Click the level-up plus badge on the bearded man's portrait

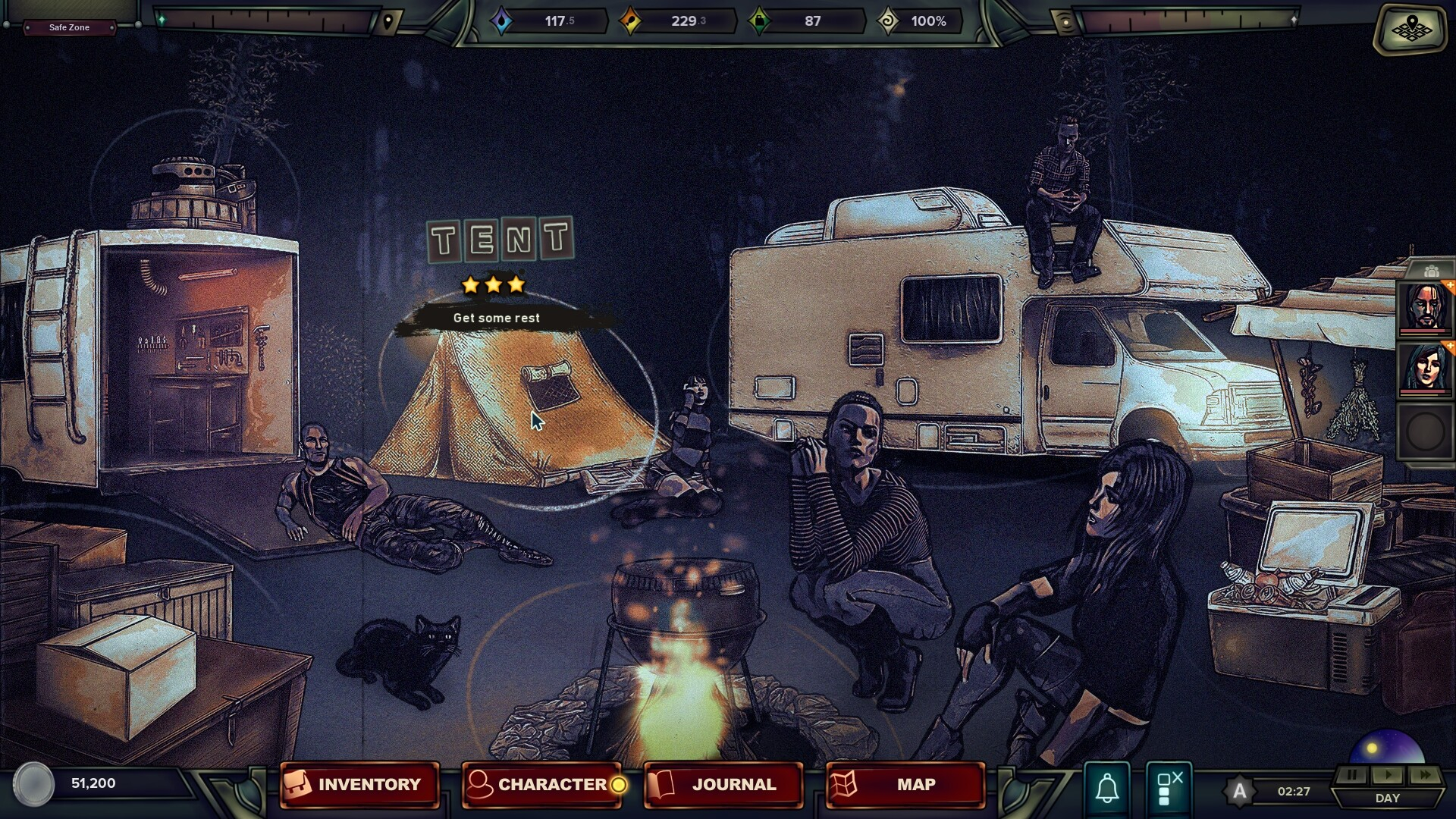click(x=1449, y=285)
